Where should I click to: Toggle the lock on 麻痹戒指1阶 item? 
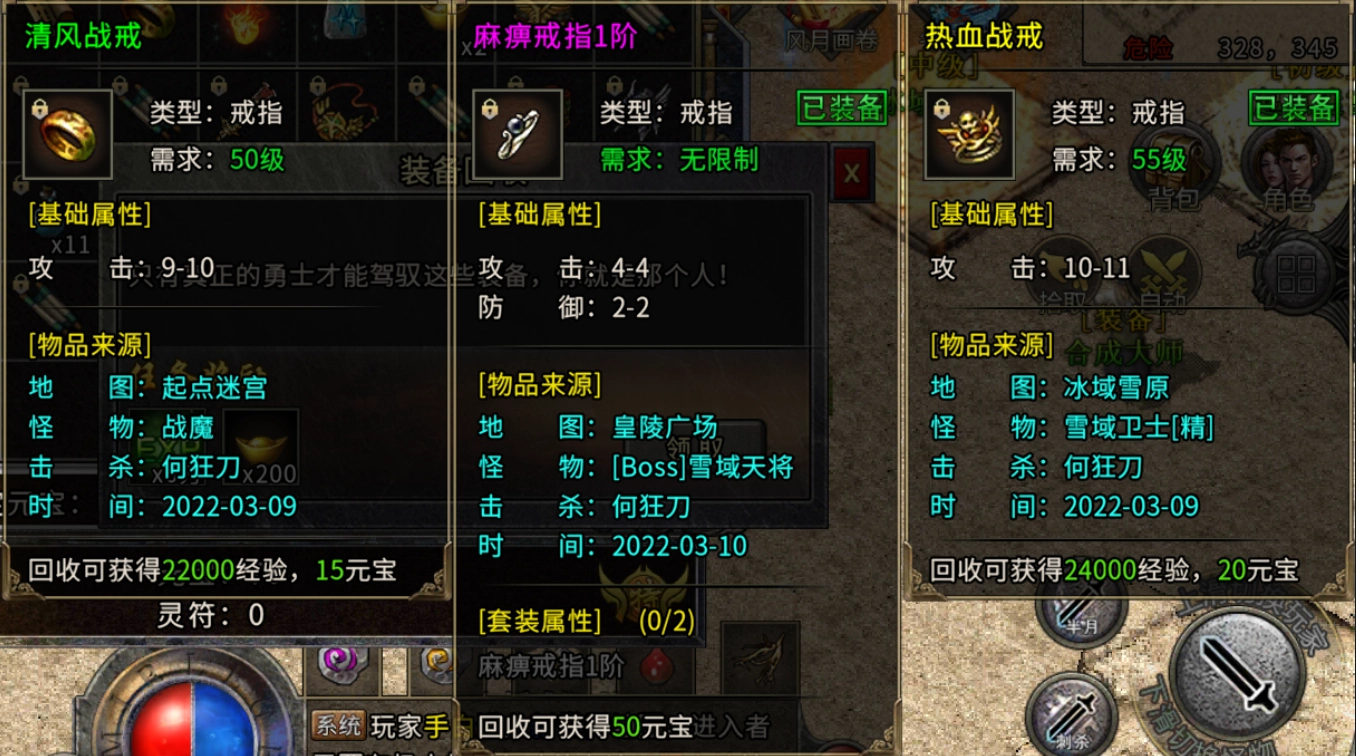pyautogui.click(x=489, y=107)
